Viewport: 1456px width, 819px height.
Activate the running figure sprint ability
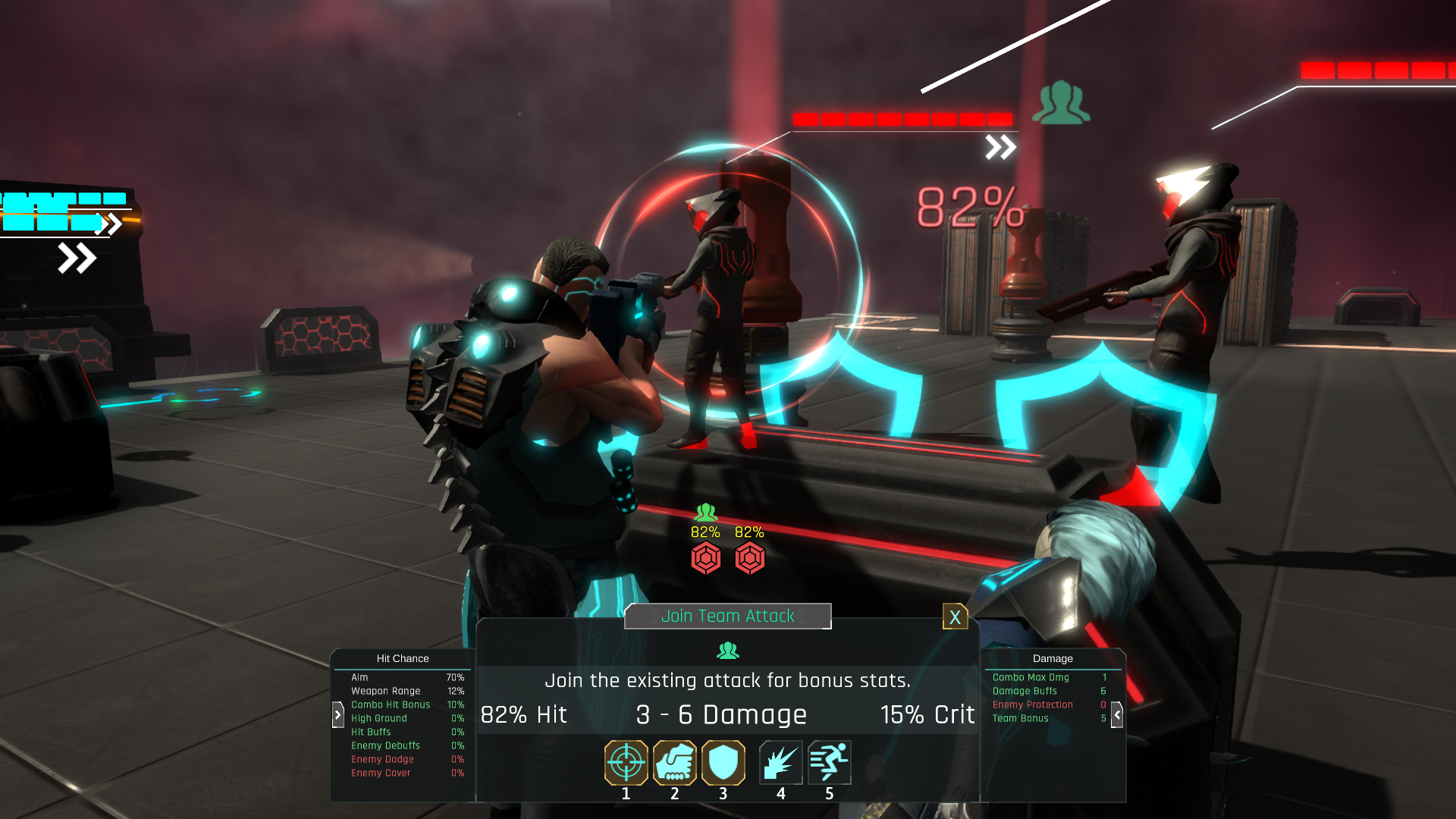[x=829, y=762]
